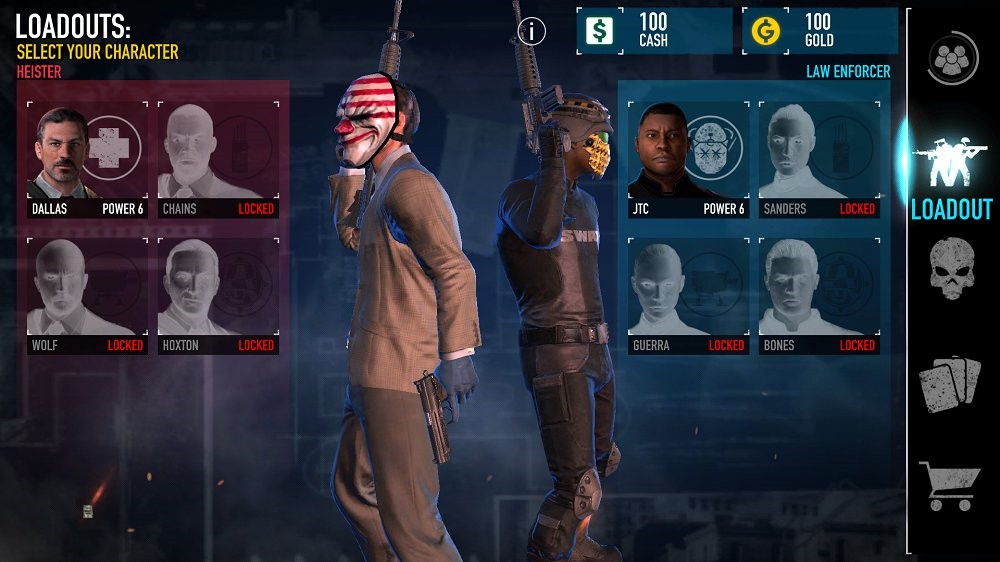Pick the locked Wolf character tile
This screenshot has width=1000, height=562.
pyautogui.click(x=87, y=296)
